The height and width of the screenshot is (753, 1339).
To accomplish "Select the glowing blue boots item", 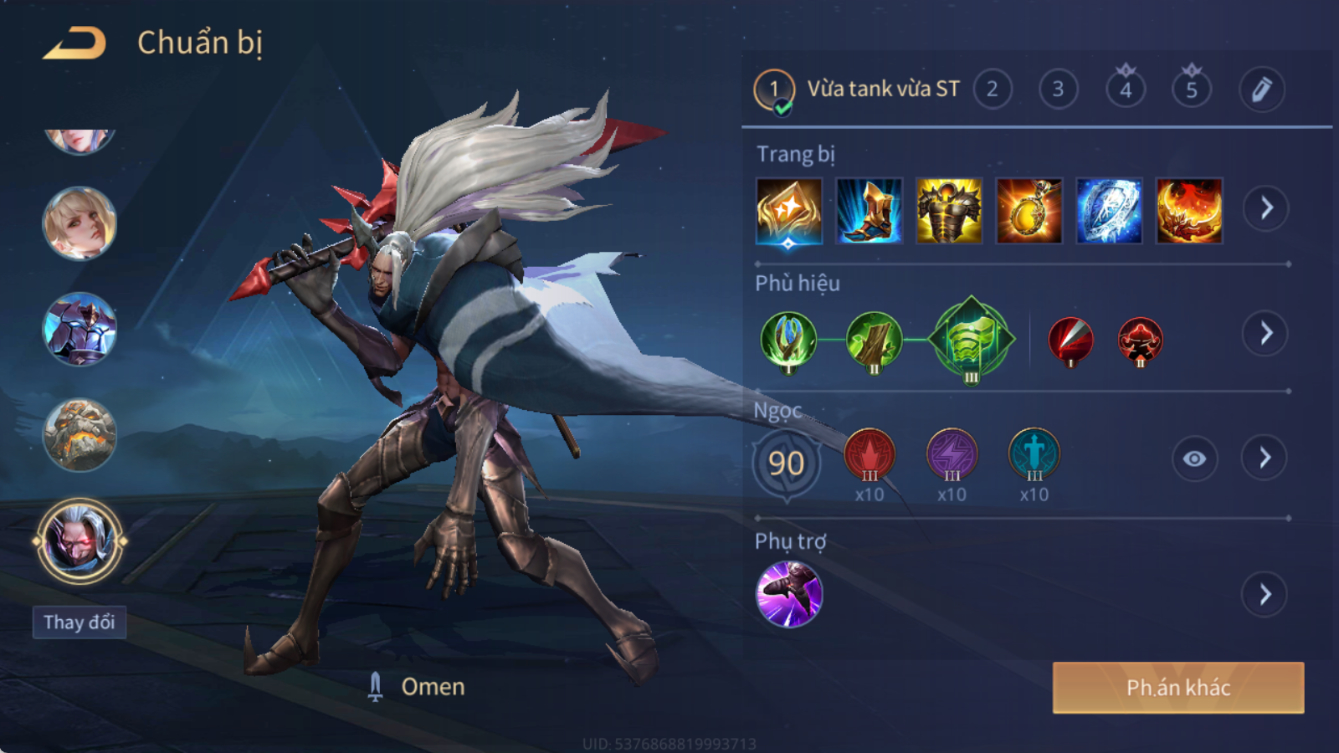I will click(869, 211).
